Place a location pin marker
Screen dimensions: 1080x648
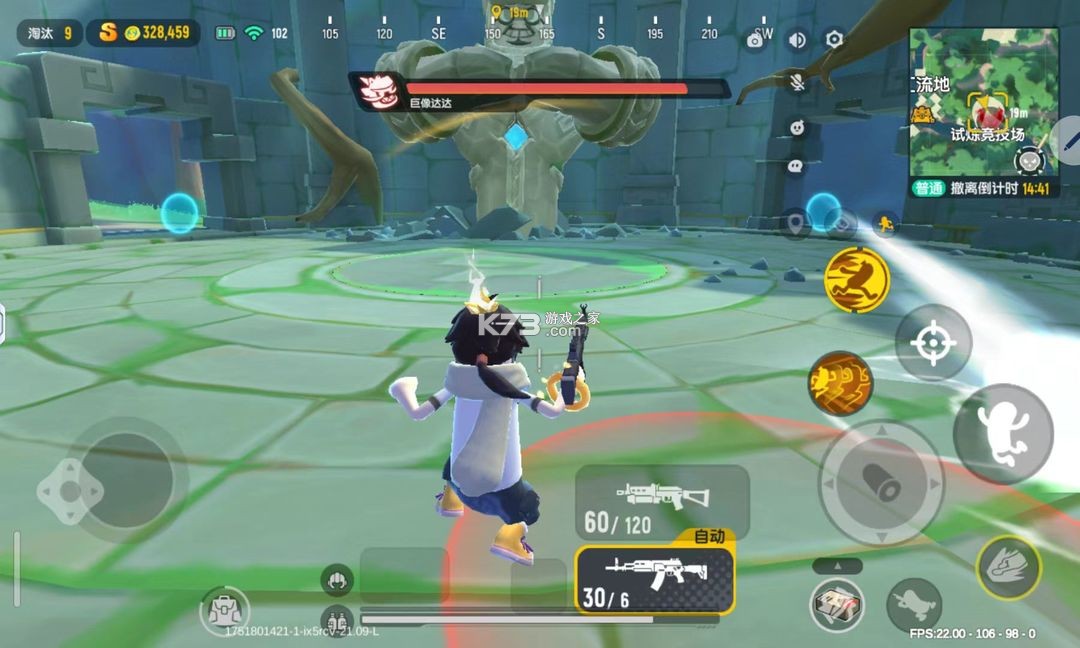tap(795, 224)
